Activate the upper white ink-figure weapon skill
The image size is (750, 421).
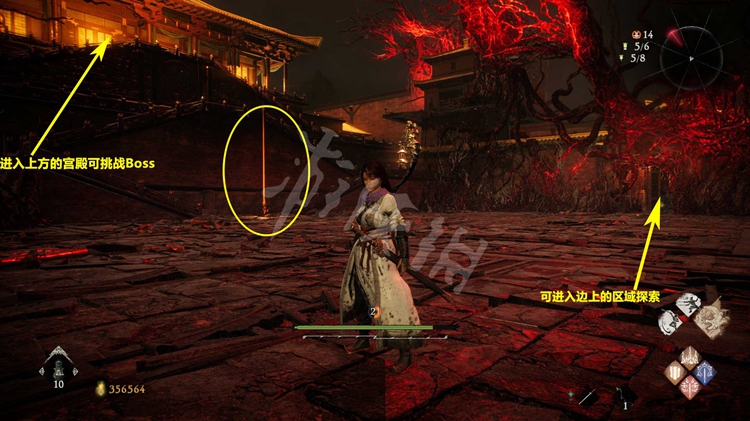click(687, 302)
